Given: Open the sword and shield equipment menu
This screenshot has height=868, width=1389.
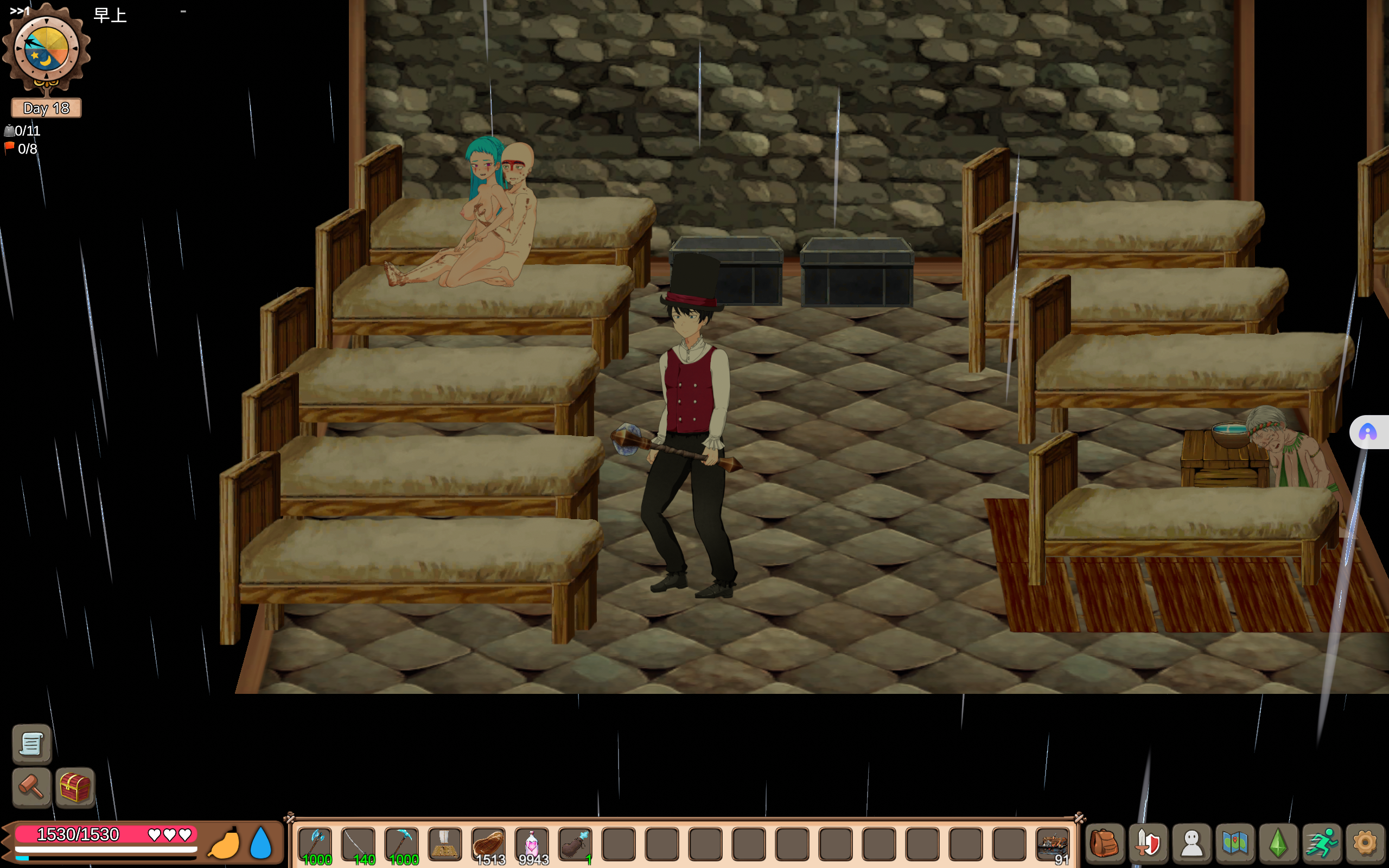Looking at the screenshot, I should [x=1148, y=844].
